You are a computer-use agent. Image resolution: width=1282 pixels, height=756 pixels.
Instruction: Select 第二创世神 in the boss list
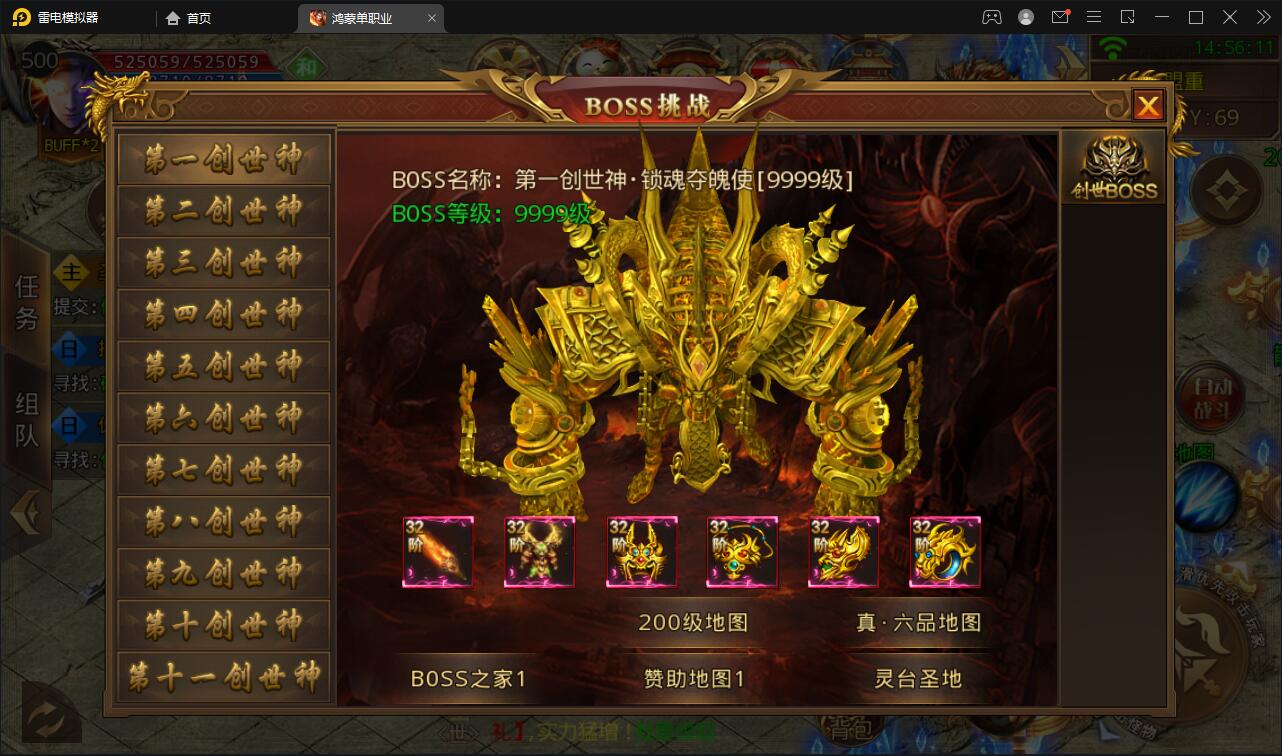[x=224, y=211]
